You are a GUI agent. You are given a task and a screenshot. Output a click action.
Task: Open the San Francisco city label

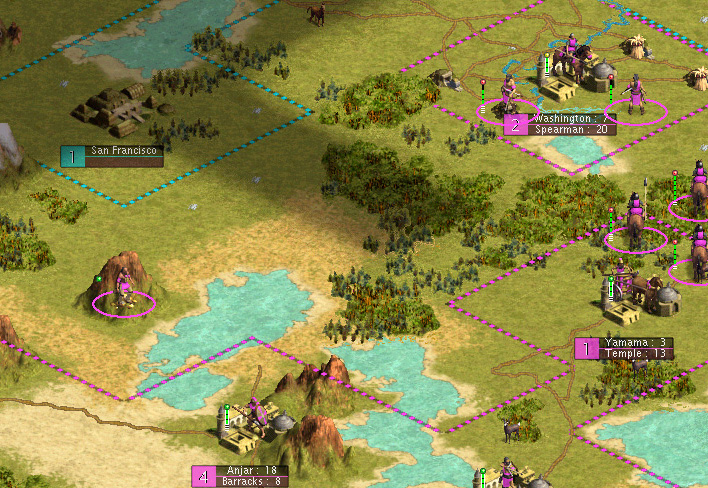pyautogui.click(x=124, y=151)
